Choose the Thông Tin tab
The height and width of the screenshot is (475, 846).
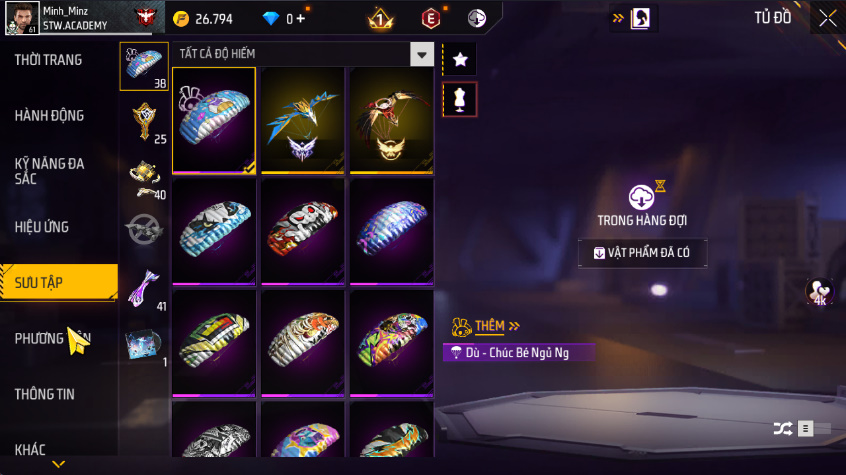[44, 394]
